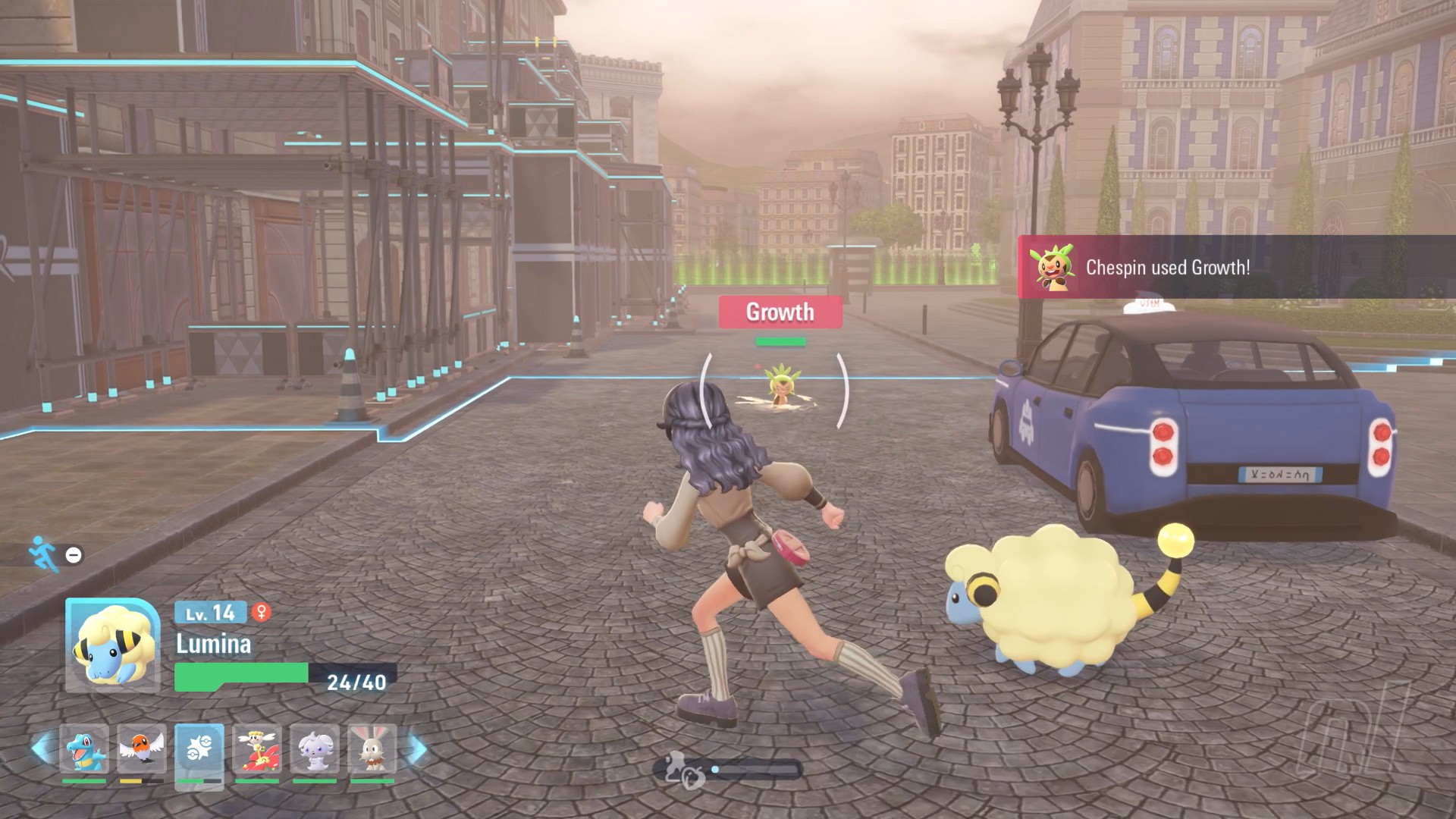Click the left arrow of the party bar
The width and height of the screenshot is (1456, 819).
point(42,748)
